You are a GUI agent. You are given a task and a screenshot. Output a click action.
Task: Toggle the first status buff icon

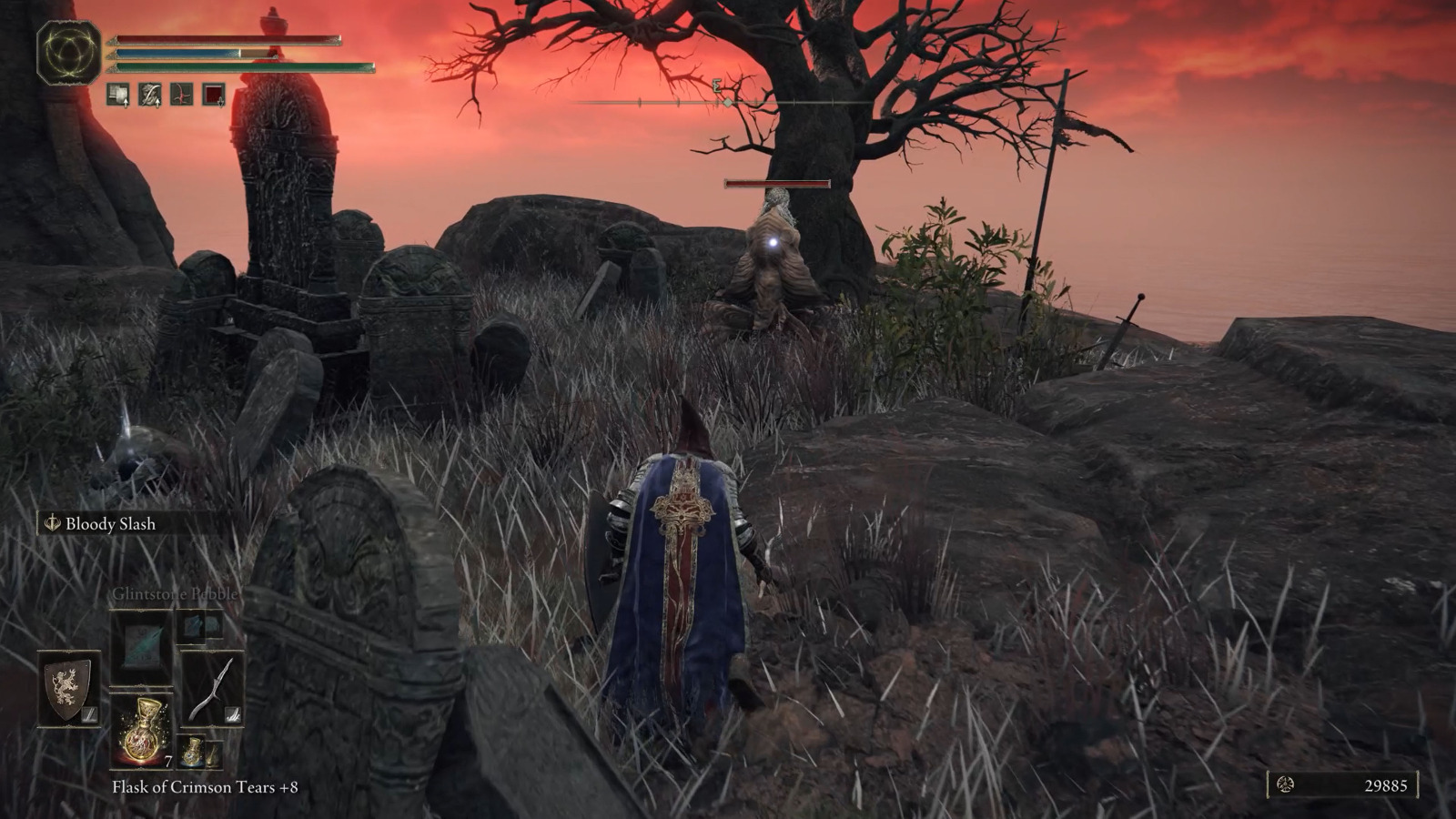118,93
